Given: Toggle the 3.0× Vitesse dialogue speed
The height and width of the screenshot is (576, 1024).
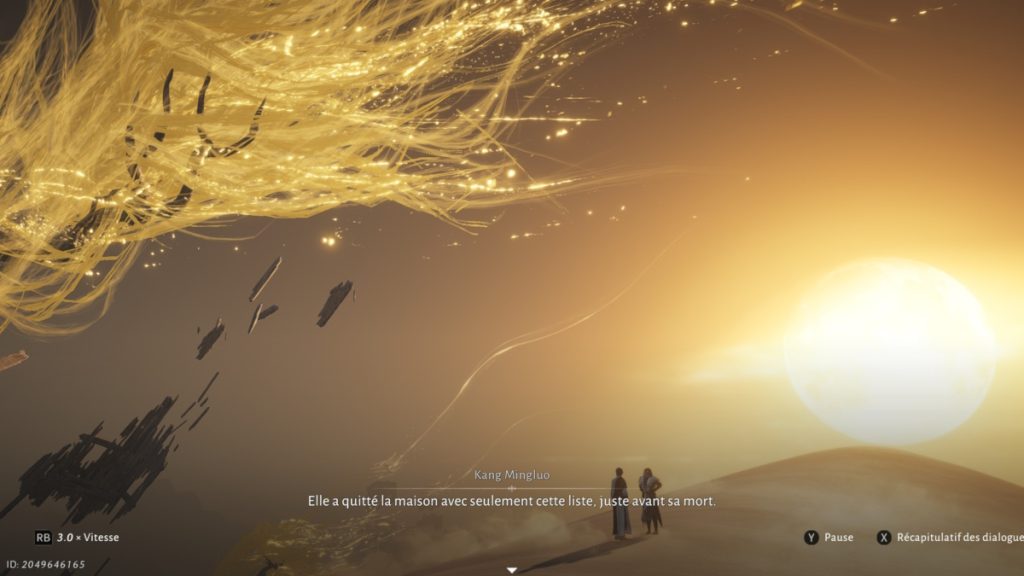Looking at the screenshot, I should (77, 537).
